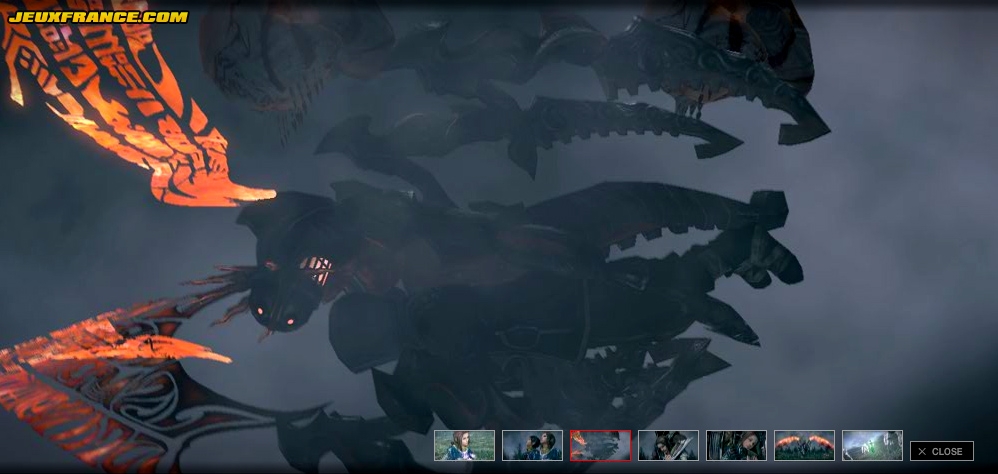This screenshot has height=474, width=998.
Task: View the thumbnail showing two characters together
Action: 532,445
